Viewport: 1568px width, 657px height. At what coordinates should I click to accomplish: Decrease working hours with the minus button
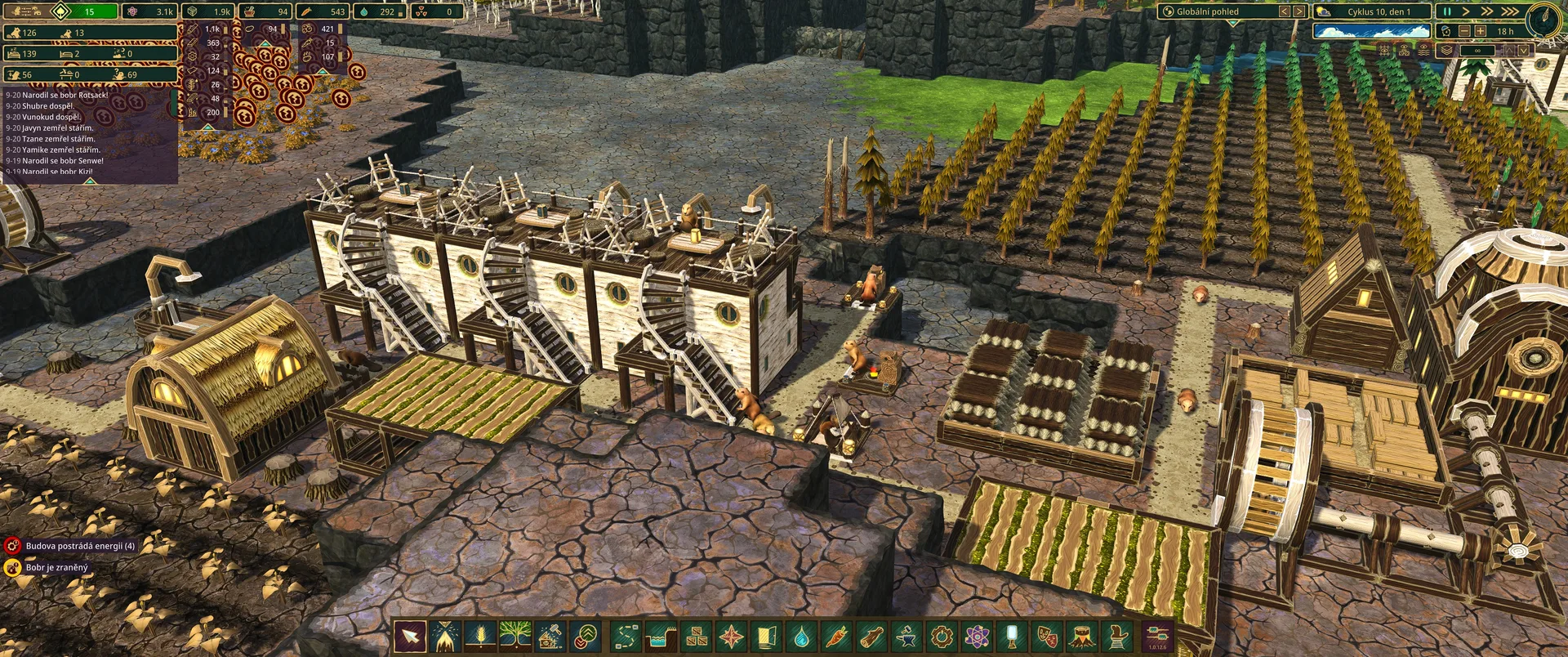click(1464, 31)
